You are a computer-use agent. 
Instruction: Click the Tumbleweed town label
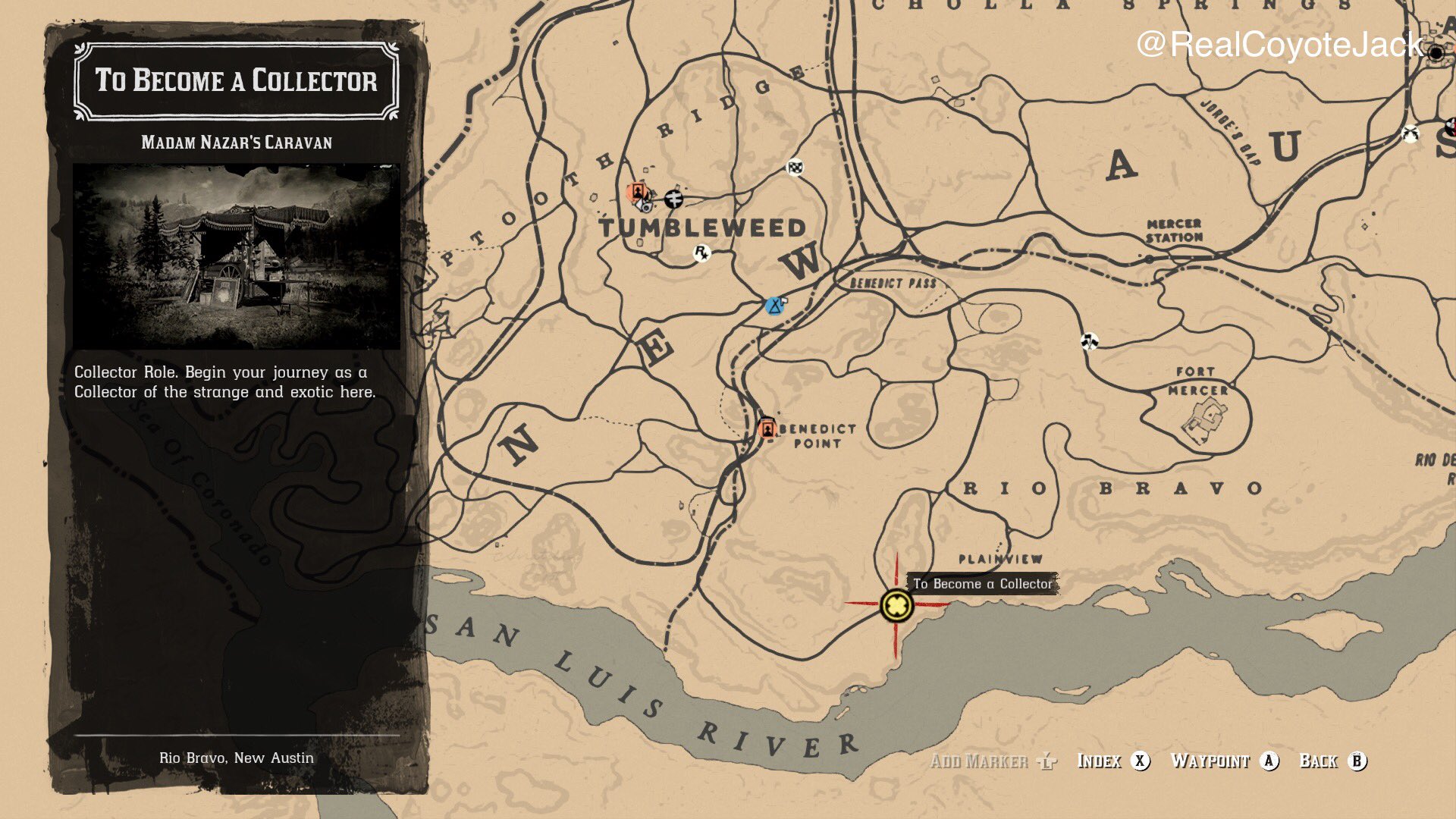pyautogui.click(x=704, y=226)
